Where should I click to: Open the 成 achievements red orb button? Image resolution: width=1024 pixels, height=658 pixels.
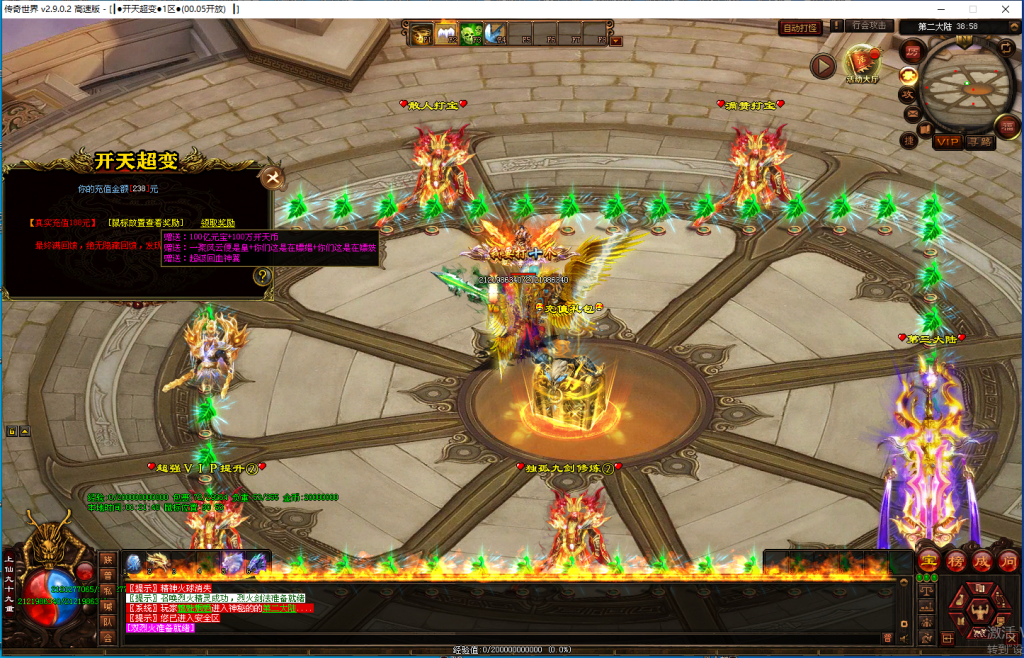[981, 561]
